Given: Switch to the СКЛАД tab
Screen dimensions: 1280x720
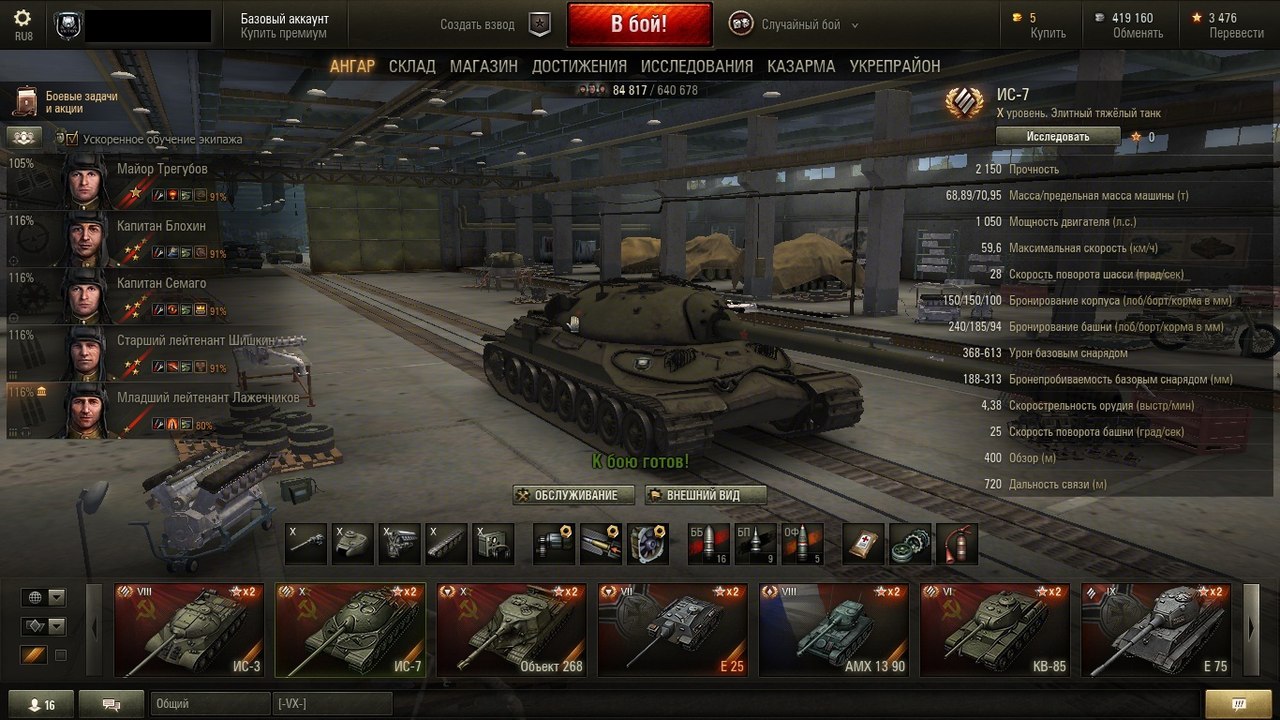Looking at the screenshot, I should tap(412, 66).
